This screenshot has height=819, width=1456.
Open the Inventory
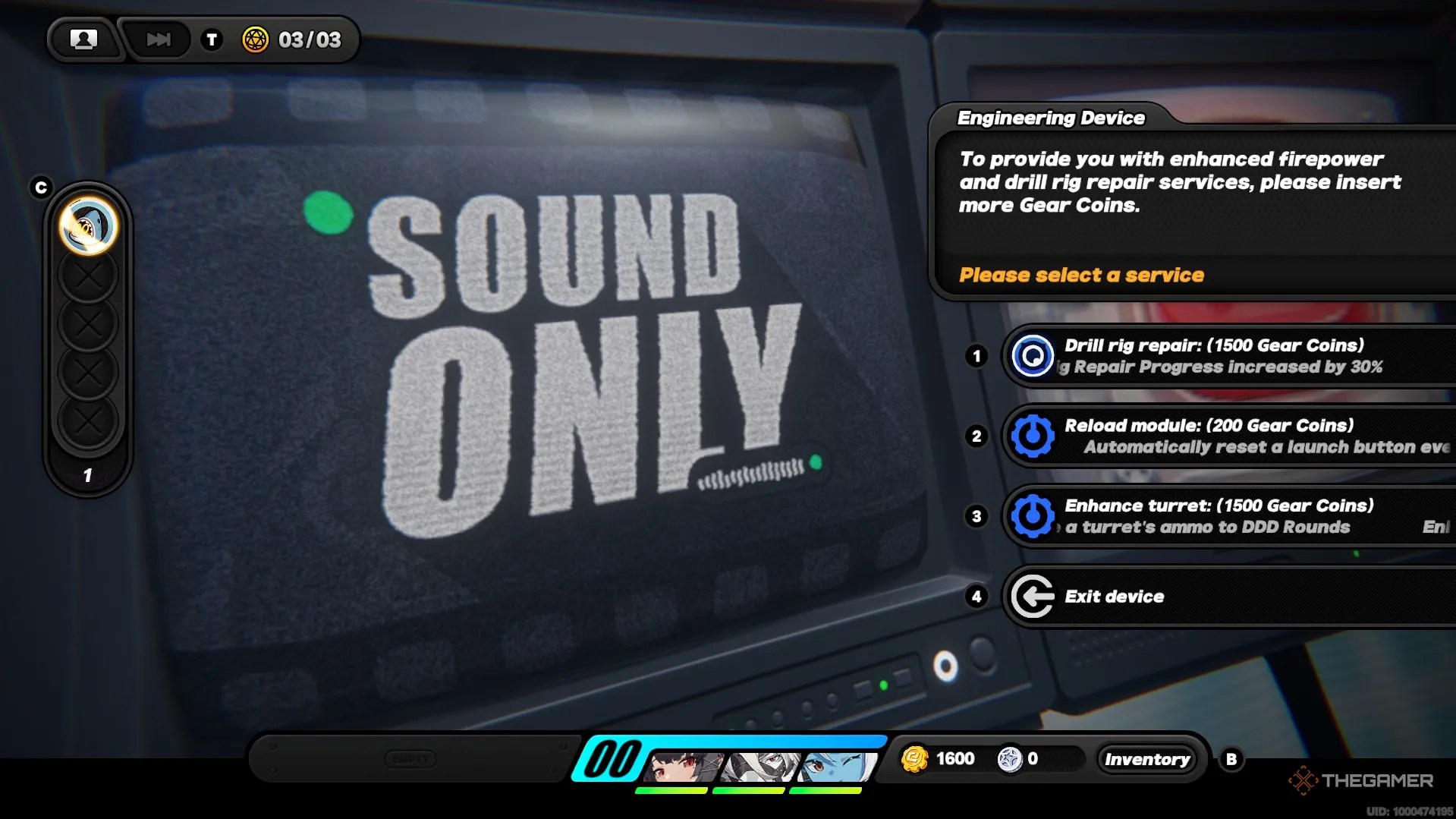[1147, 758]
